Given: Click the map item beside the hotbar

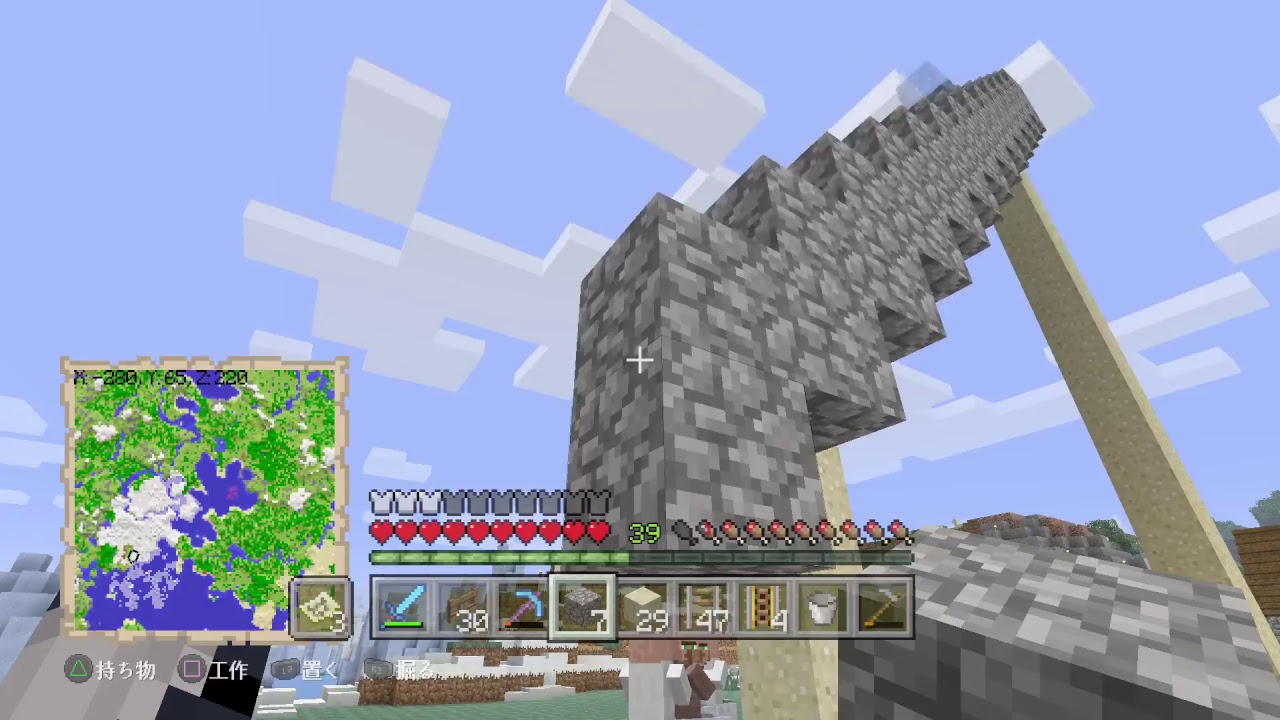Looking at the screenshot, I should (320, 608).
